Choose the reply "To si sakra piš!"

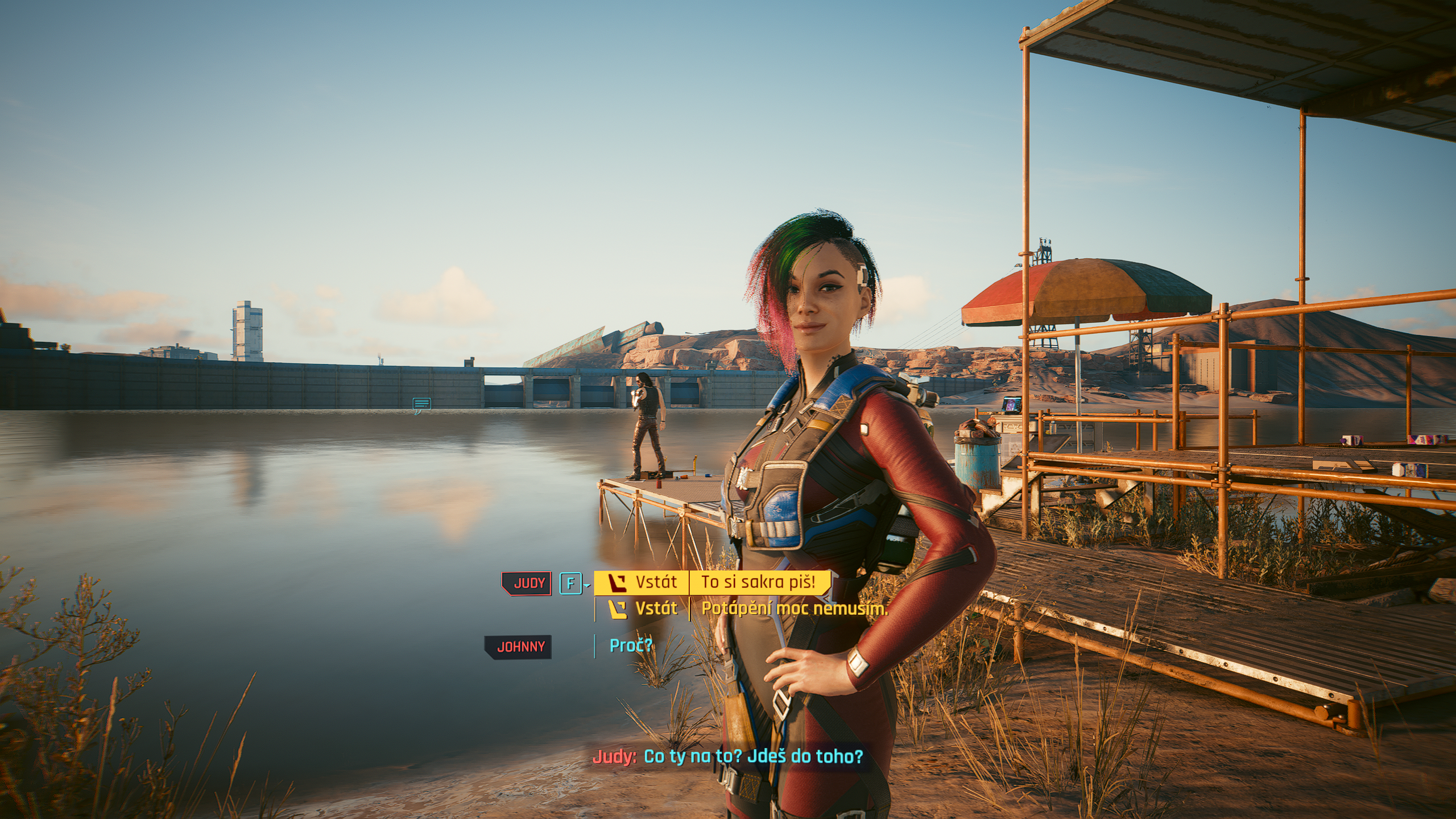click(758, 582)
